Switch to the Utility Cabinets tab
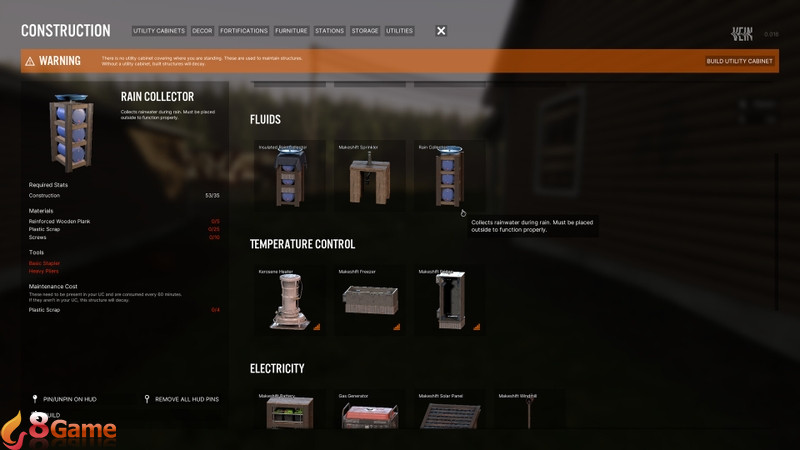This screenshot has height=450, width=800. pyautogui.click(x=159, y=31)
